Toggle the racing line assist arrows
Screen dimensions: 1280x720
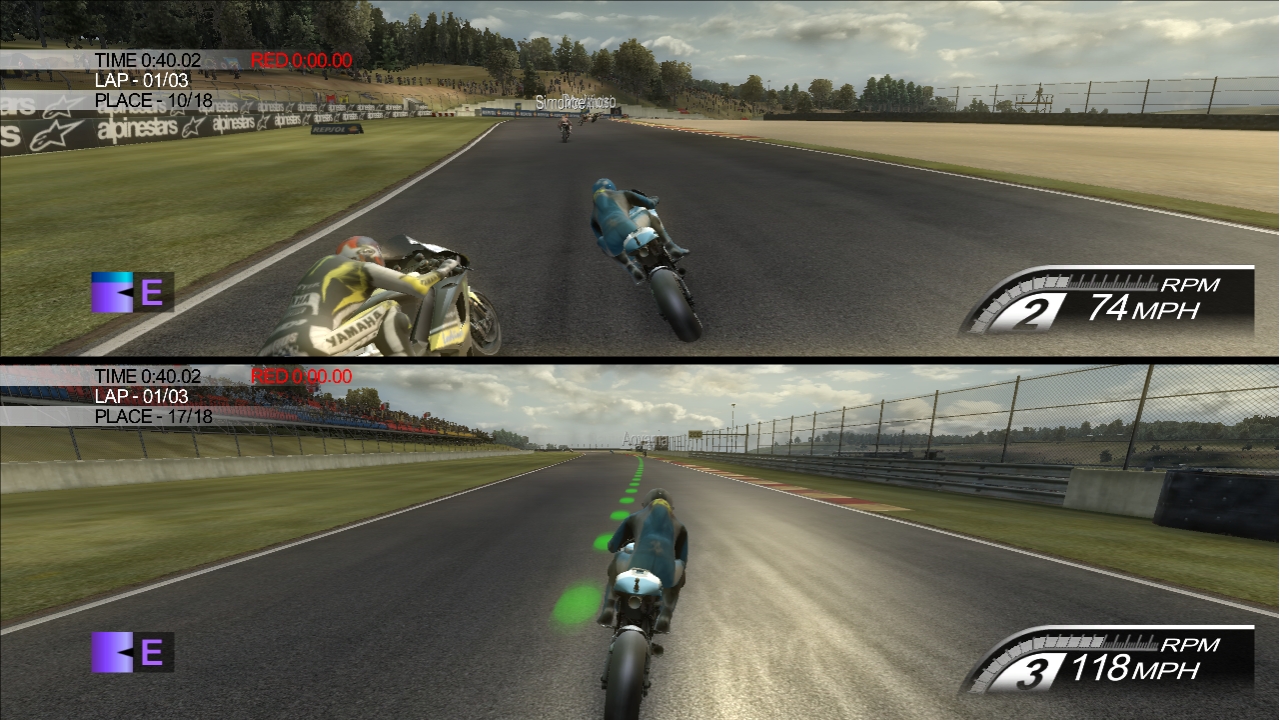click(620, 515)
